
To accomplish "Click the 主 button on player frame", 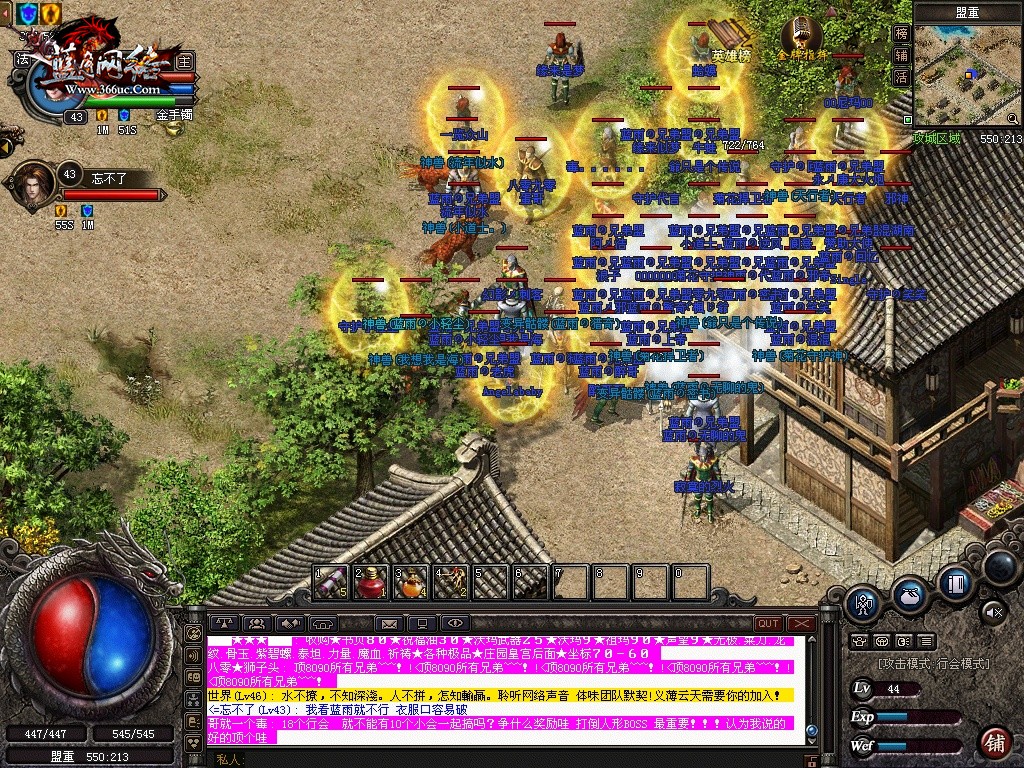I will click(184, 59).
